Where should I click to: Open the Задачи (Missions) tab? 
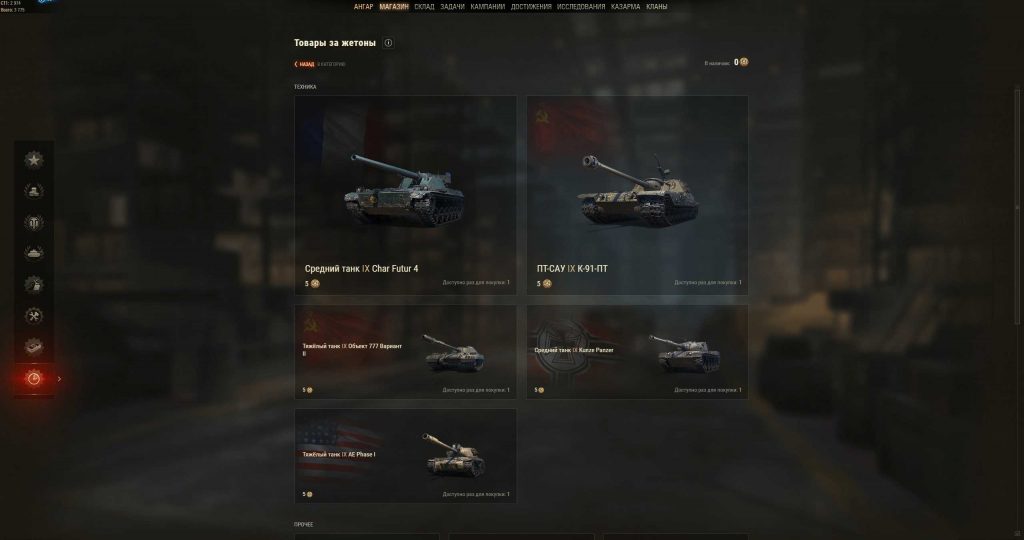[452, 6]
